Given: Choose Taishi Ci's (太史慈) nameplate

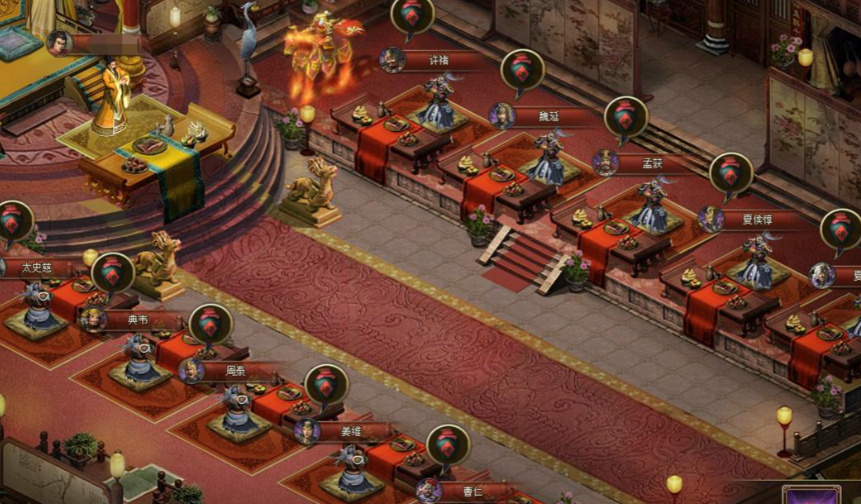Looking at the screenshot, I should (x=38, y=268).
